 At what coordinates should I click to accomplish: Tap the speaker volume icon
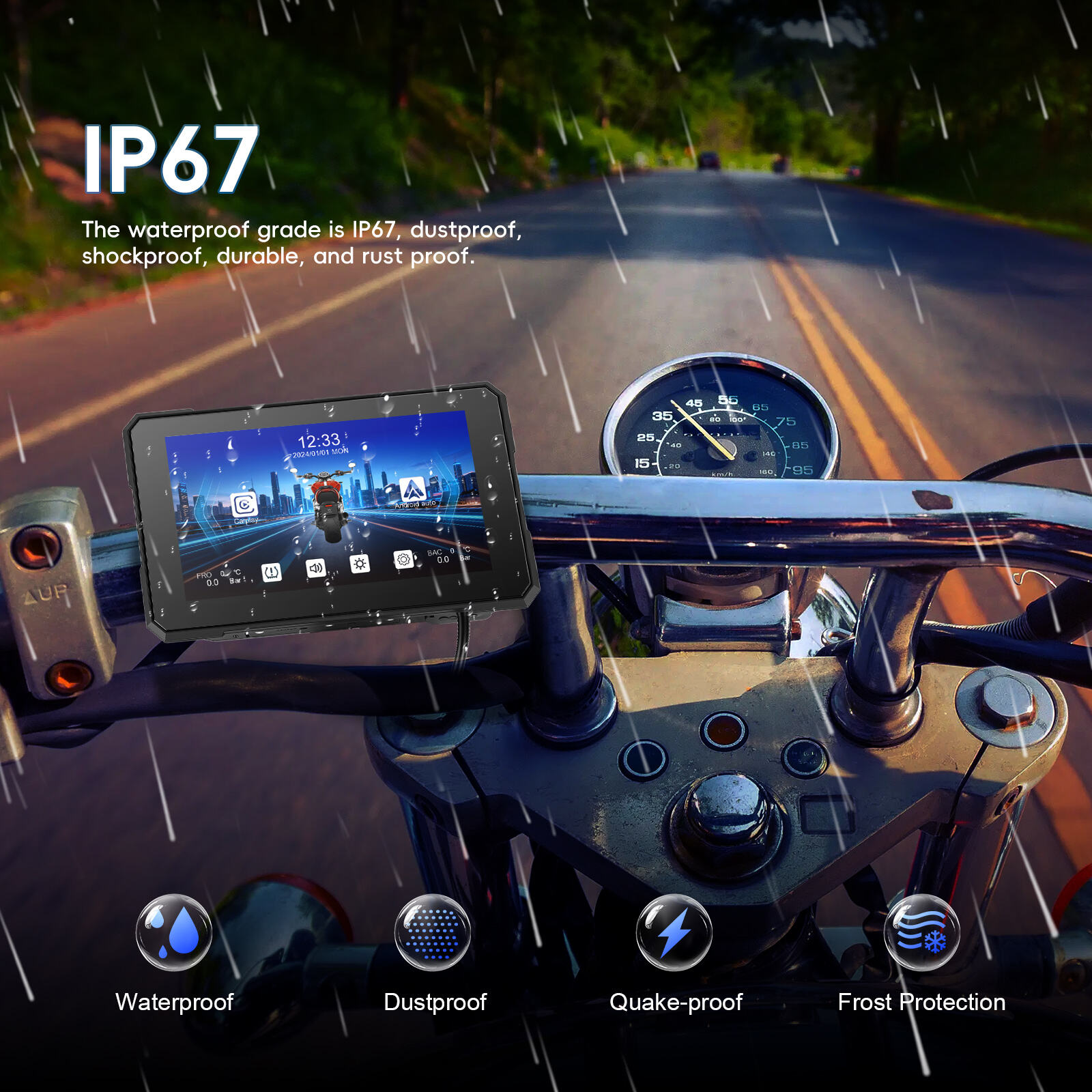click(x=315, y=568)
